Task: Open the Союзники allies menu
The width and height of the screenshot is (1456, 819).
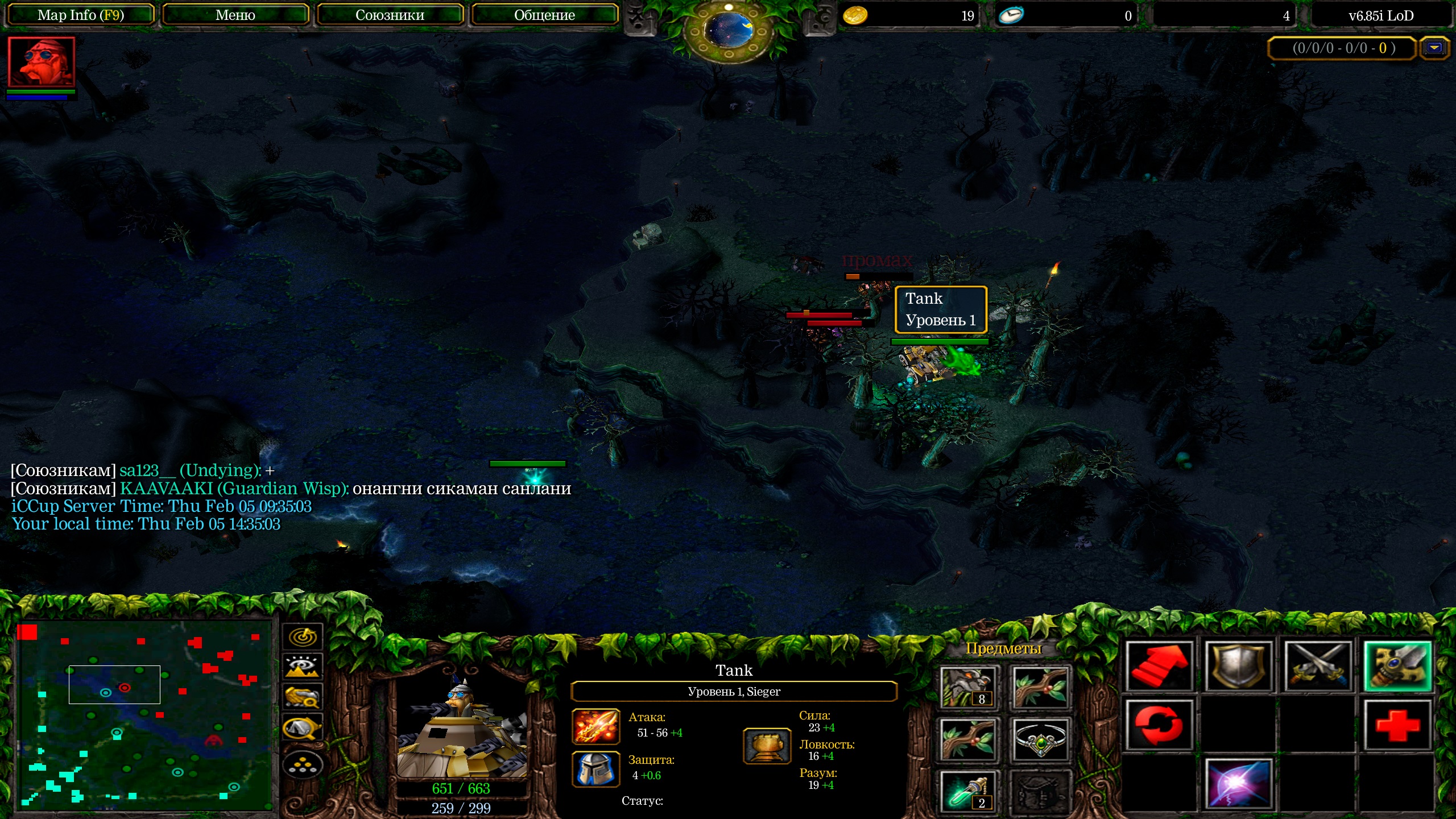Action: pyautogui.click(x=390, y=15)
